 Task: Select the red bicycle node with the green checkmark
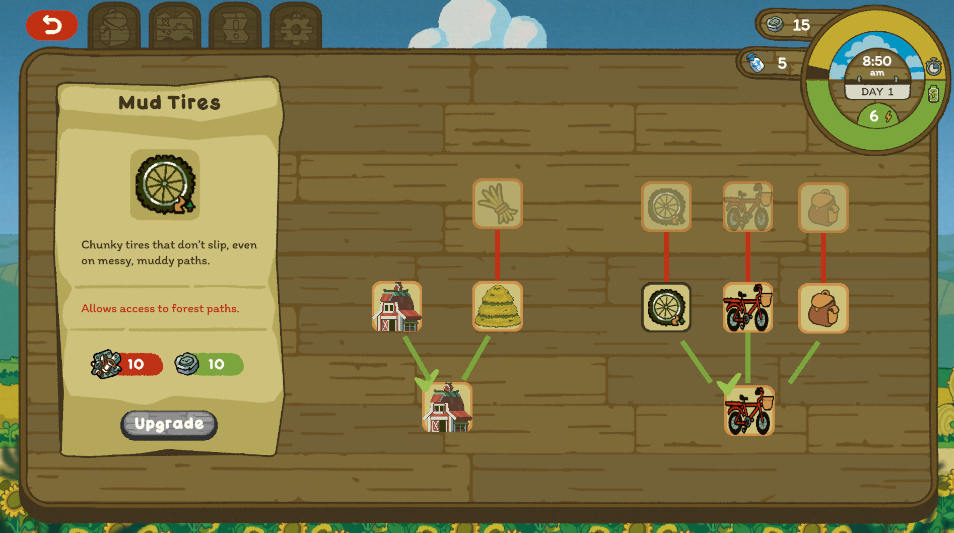(x=749, y=411)
